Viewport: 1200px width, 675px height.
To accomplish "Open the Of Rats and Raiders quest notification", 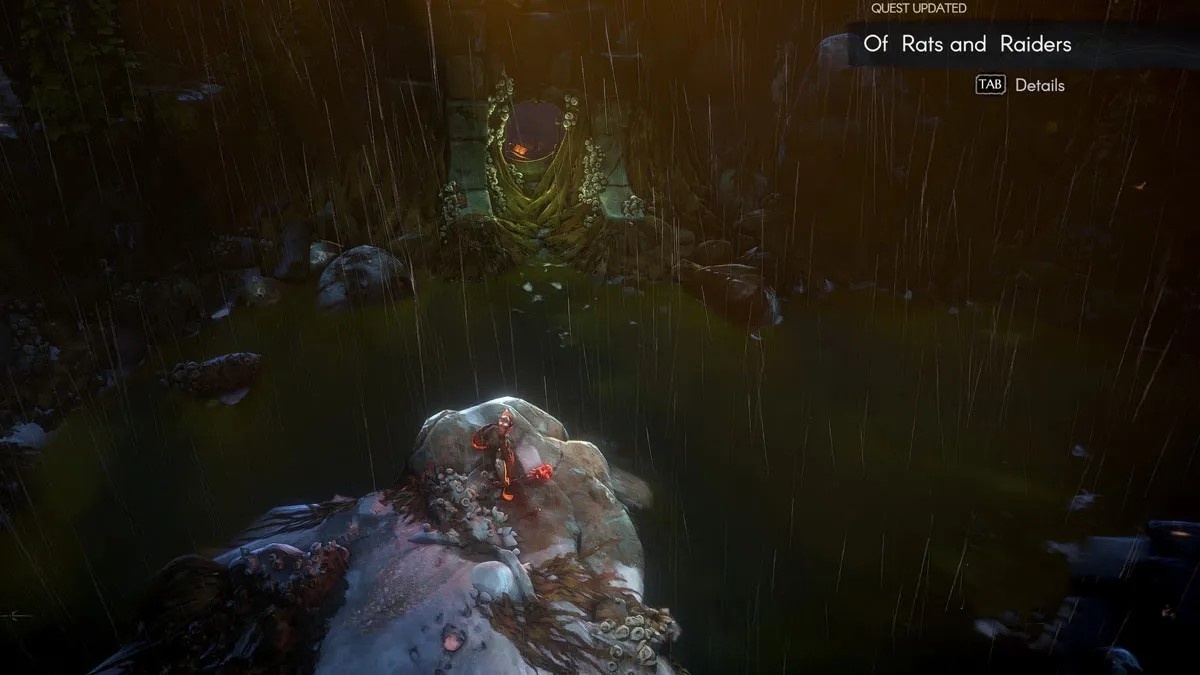I will pos(966,44).
